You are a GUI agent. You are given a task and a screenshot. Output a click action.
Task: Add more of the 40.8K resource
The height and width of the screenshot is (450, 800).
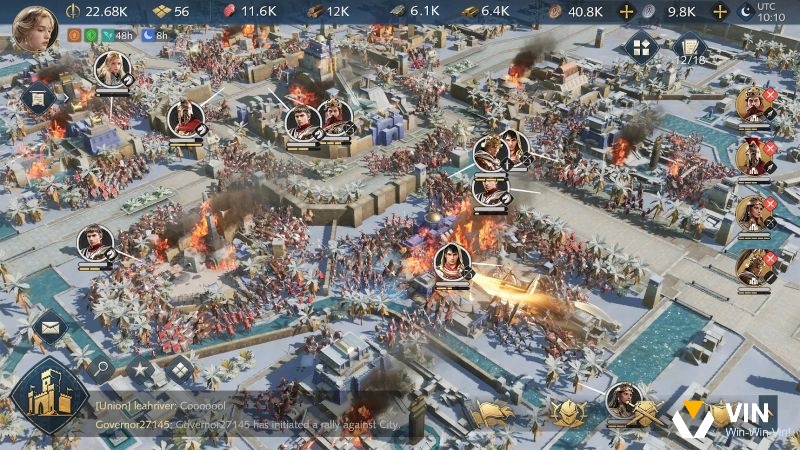pos(626,11)
